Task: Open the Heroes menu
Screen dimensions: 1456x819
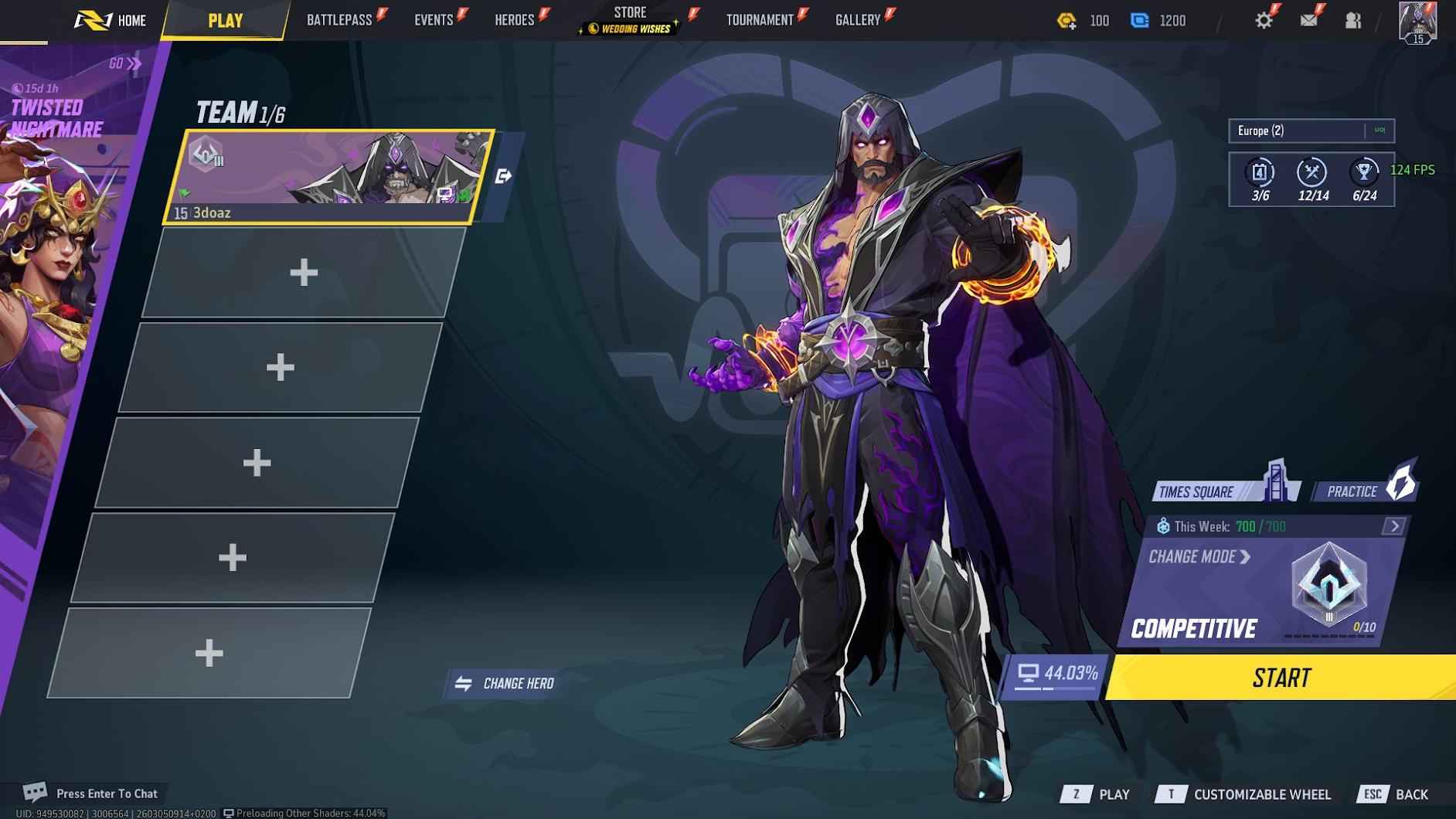Action: coord(514,19)
